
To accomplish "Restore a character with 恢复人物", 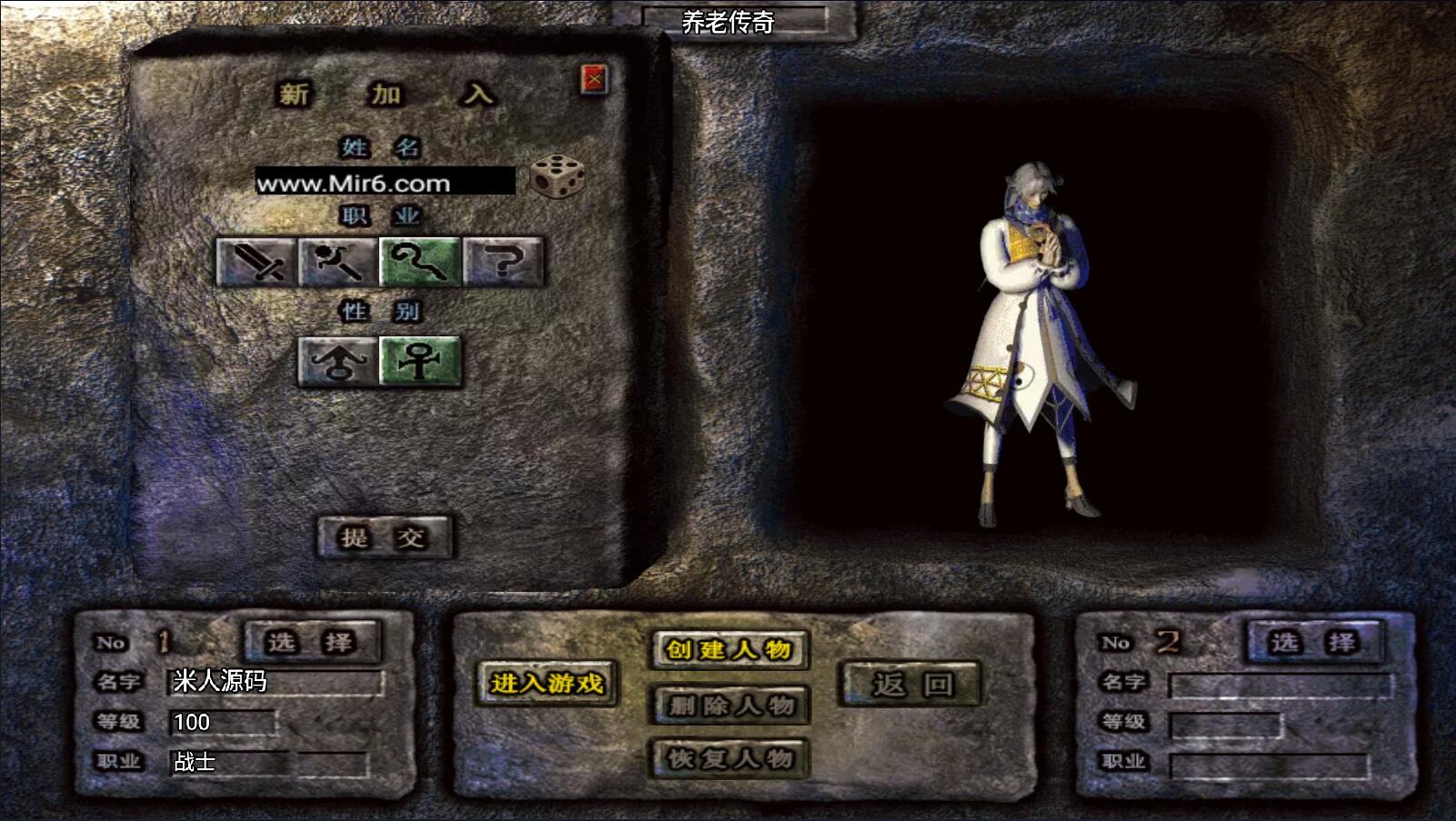I will pos(729,758).
